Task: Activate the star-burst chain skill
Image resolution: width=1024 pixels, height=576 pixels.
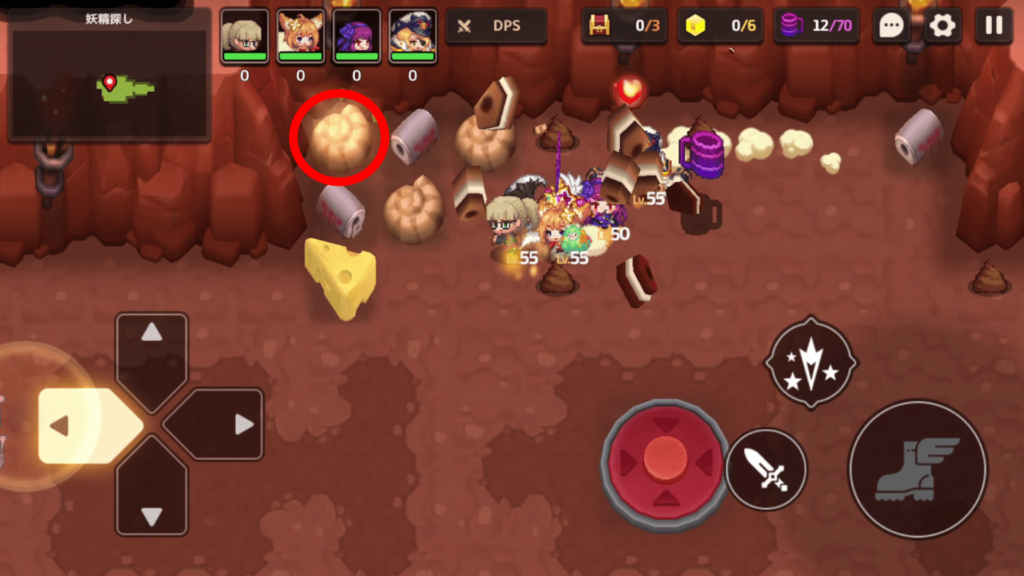Action: pyautogui.click(x=810, y=362)
